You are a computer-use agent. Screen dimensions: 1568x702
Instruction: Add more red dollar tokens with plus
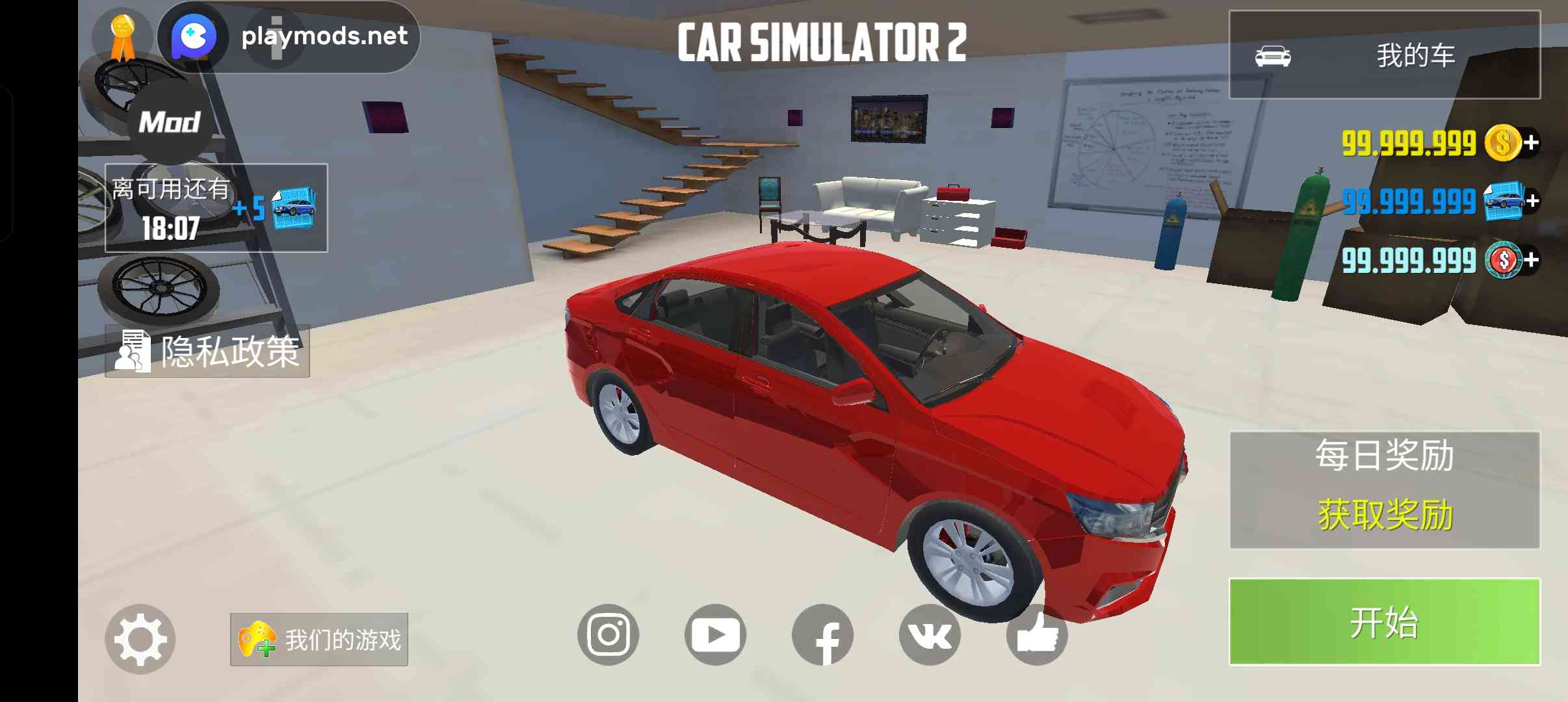[x=1532, y=260]
